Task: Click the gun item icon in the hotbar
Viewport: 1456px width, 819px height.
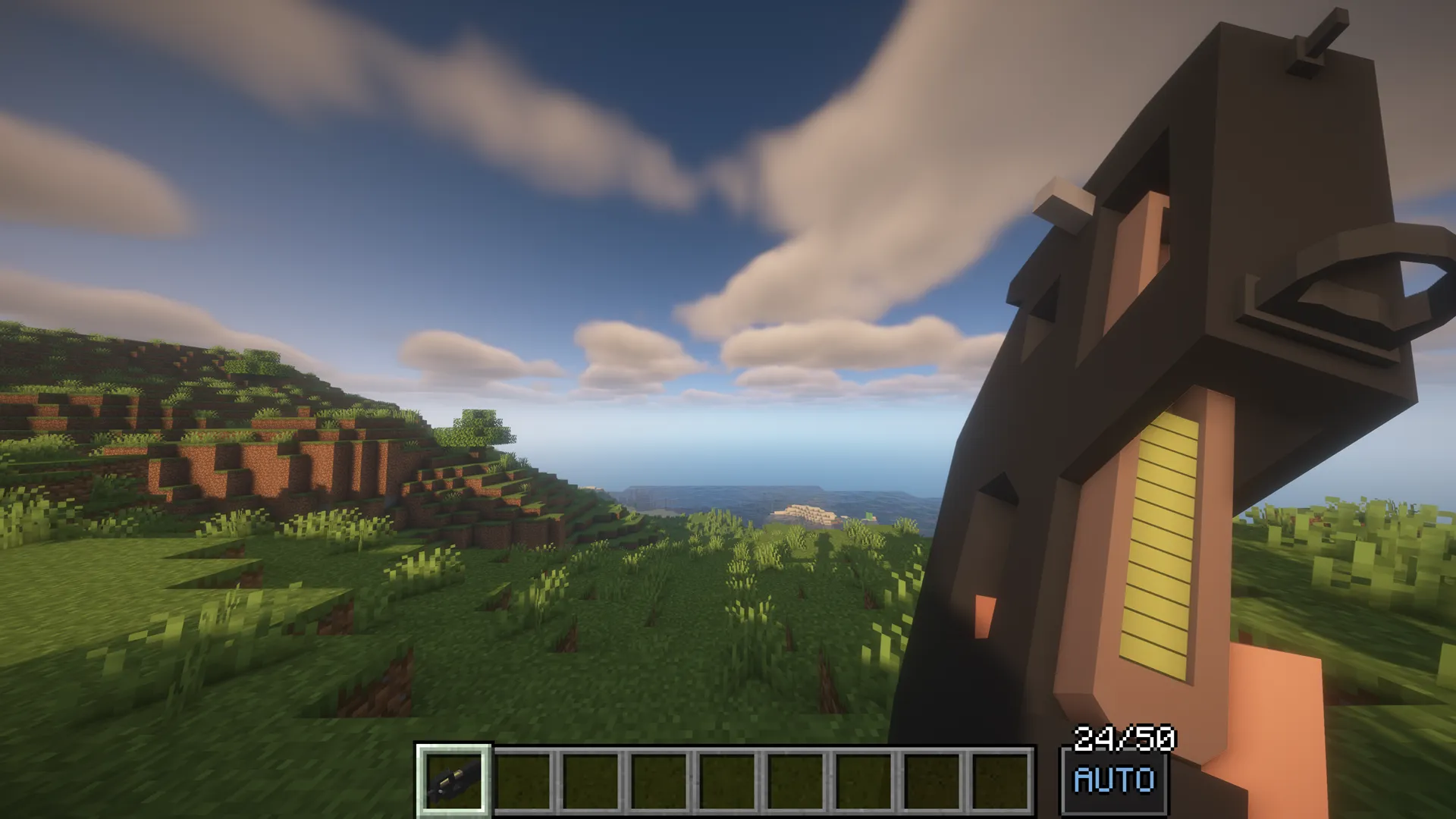Action: pos(453,782)
